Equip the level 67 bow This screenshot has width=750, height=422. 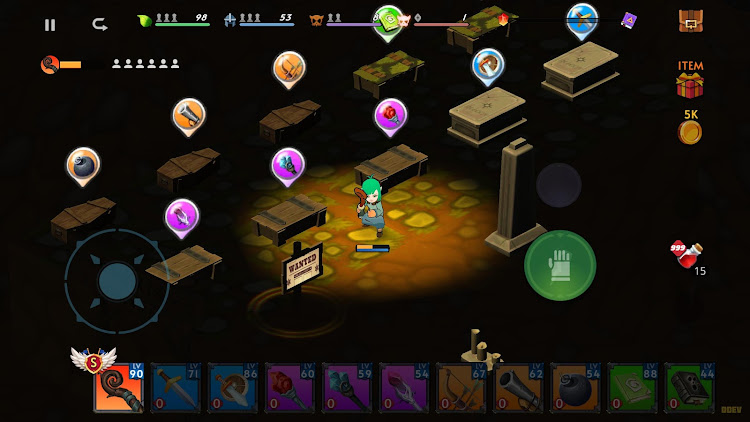pos(461,389)
